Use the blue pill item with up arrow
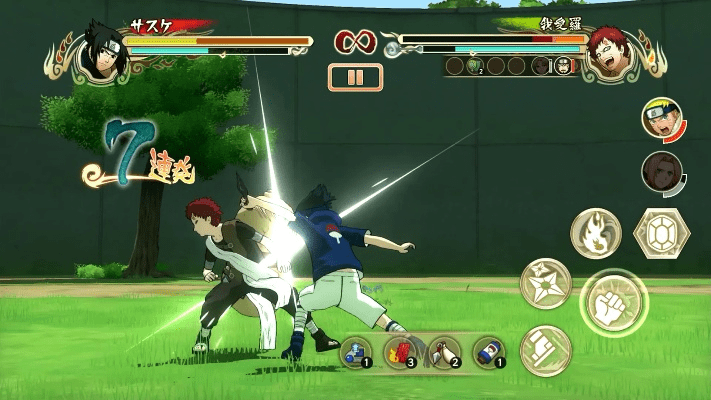Image resolution: width=711 pixels, height=400 pixels. (x=356, y=351)
